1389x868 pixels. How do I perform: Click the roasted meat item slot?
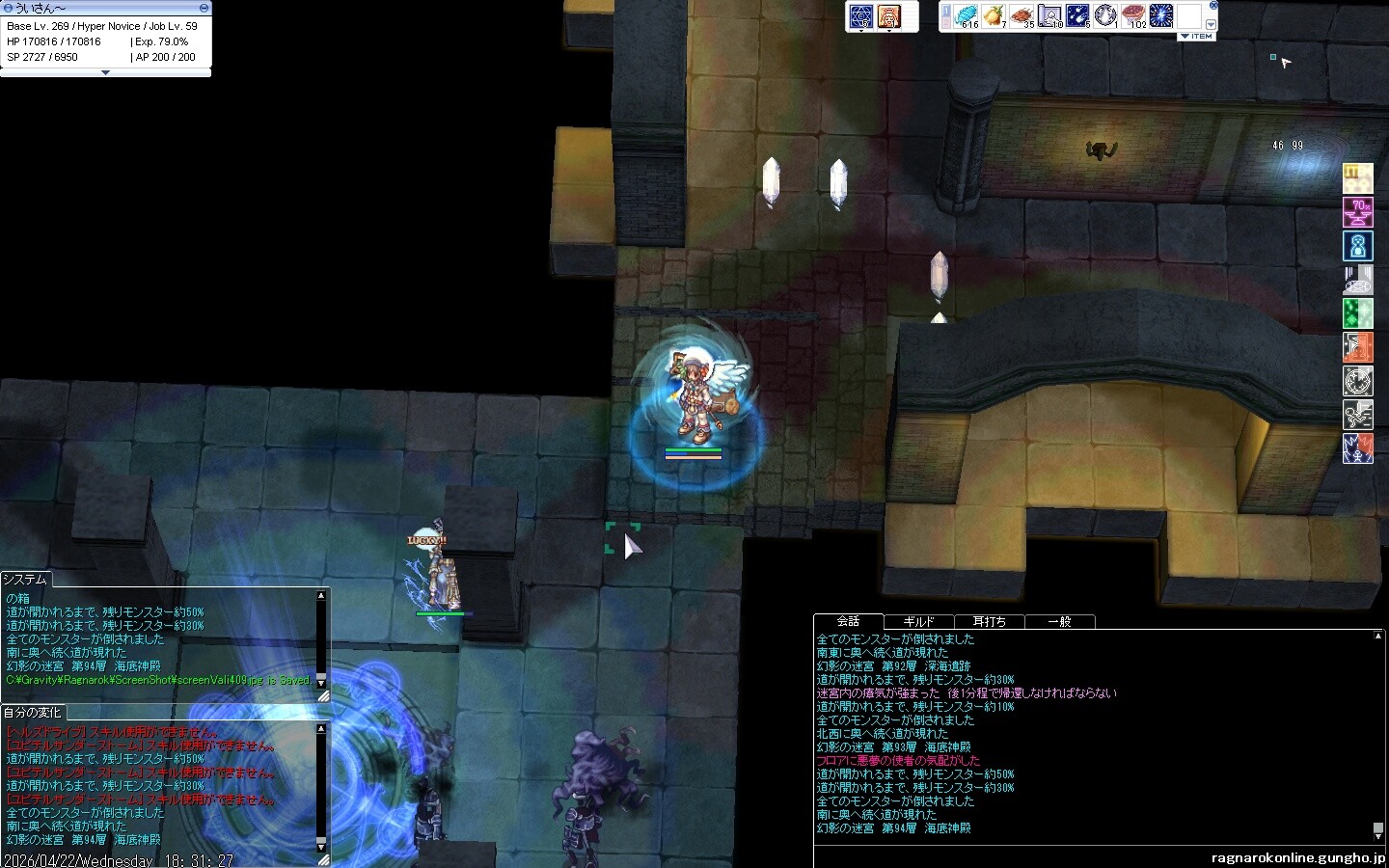coord(1021,16)
